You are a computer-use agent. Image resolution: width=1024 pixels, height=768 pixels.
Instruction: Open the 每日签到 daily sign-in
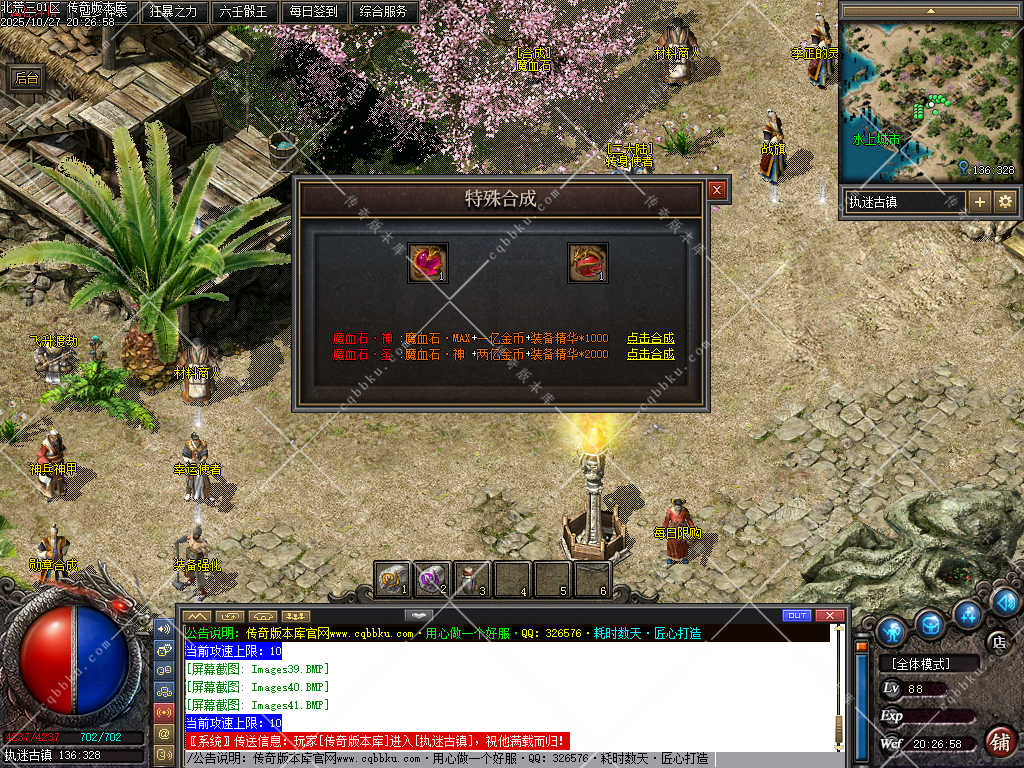click(x=314, y=12)
